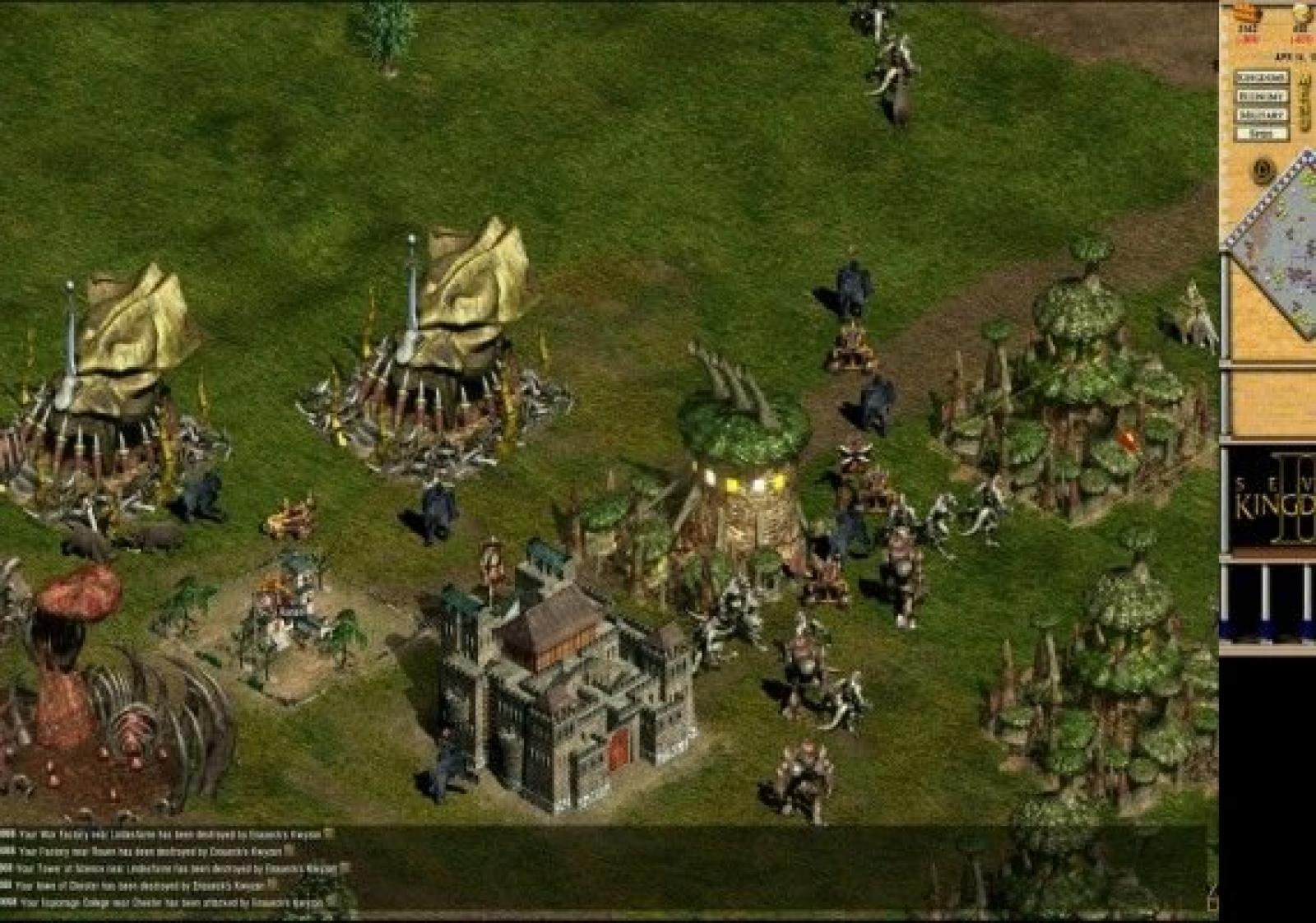Open the Economy report
Screen dimensions: 1316x923
pos(1262,96)
